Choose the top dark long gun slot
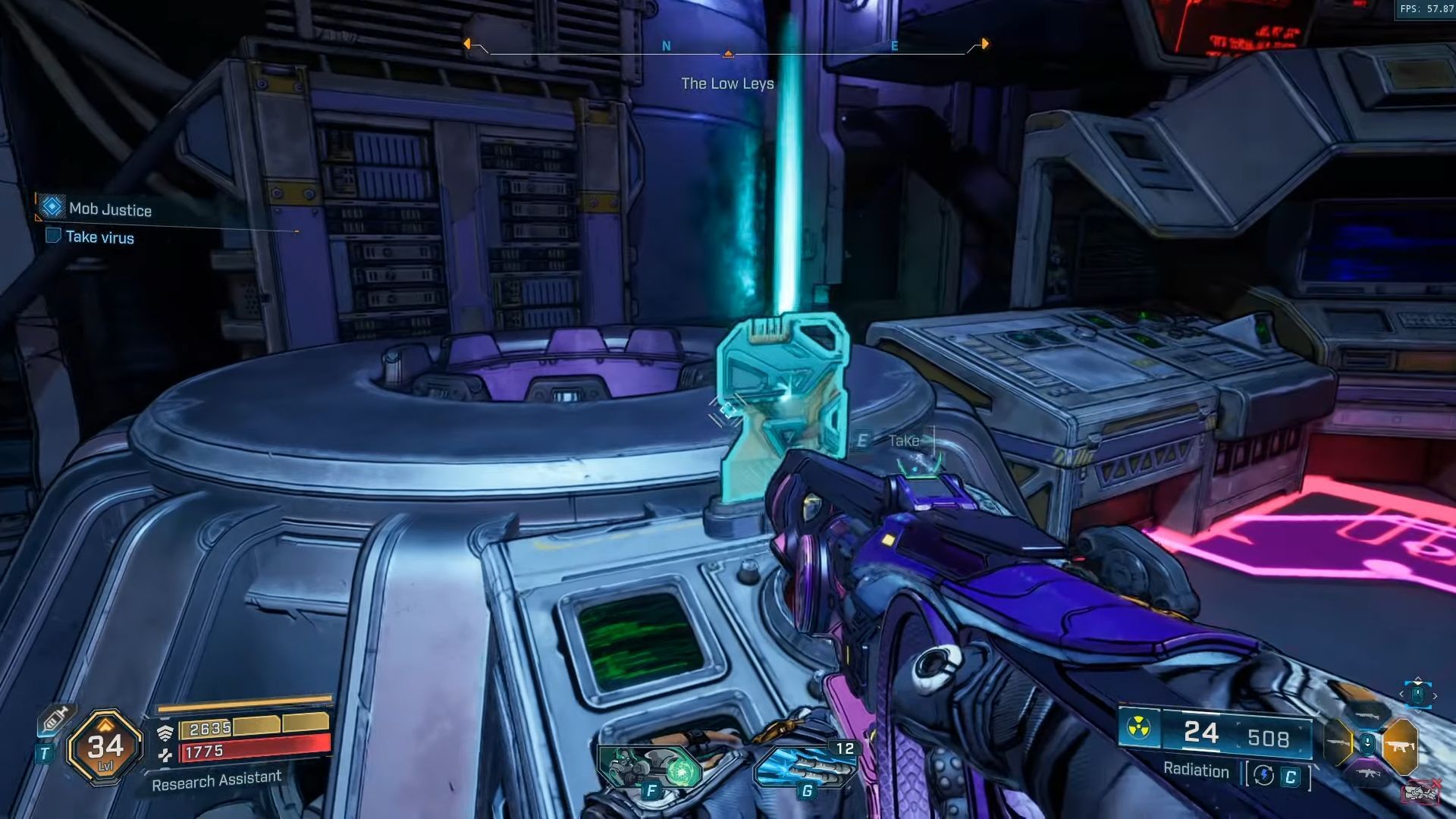Screen dimensions: 1456x819 (1369, 715)
